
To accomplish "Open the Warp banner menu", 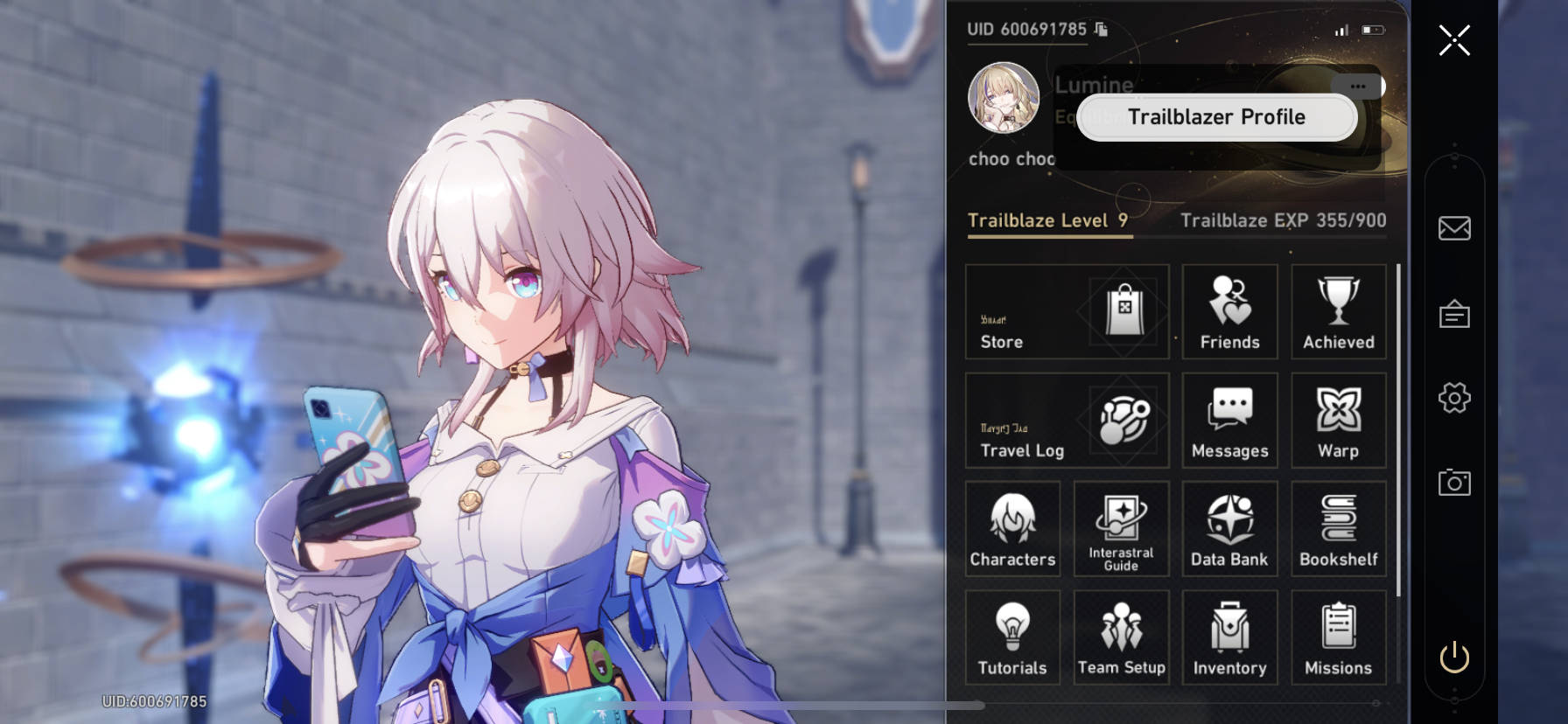I will 1338,421.
